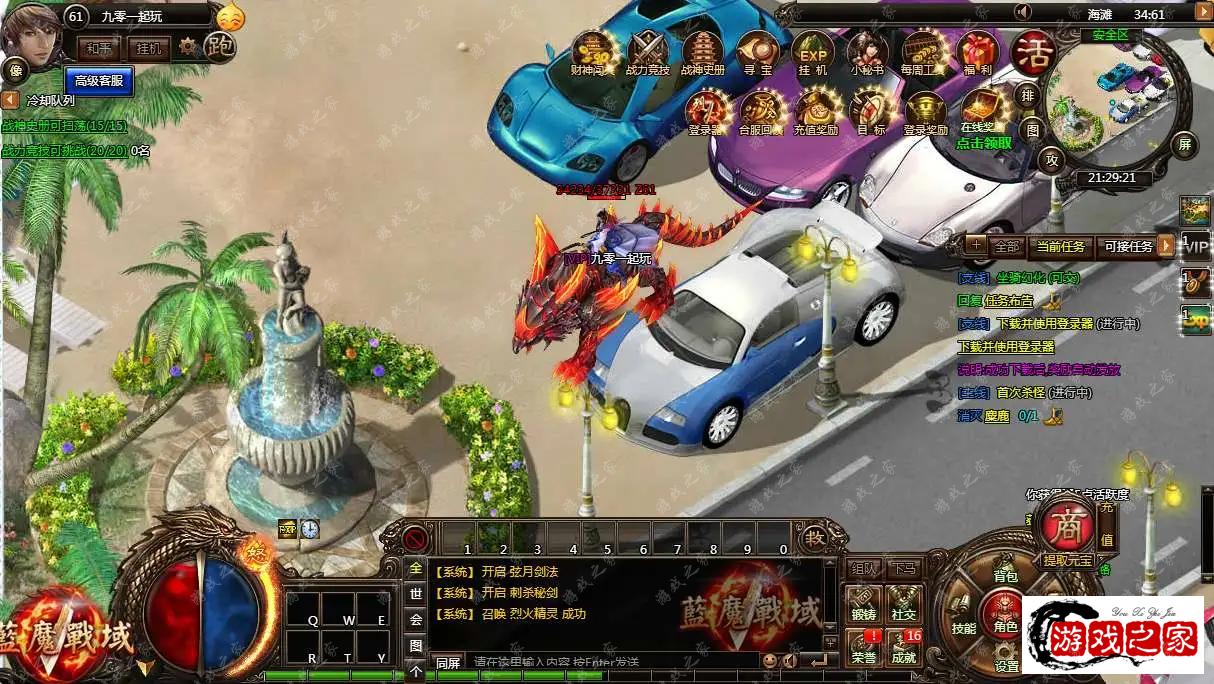Open the 高级客服 customer service button
This screenshot has height=684, width=1214.
pyautogui.click(x=99, y=80)
